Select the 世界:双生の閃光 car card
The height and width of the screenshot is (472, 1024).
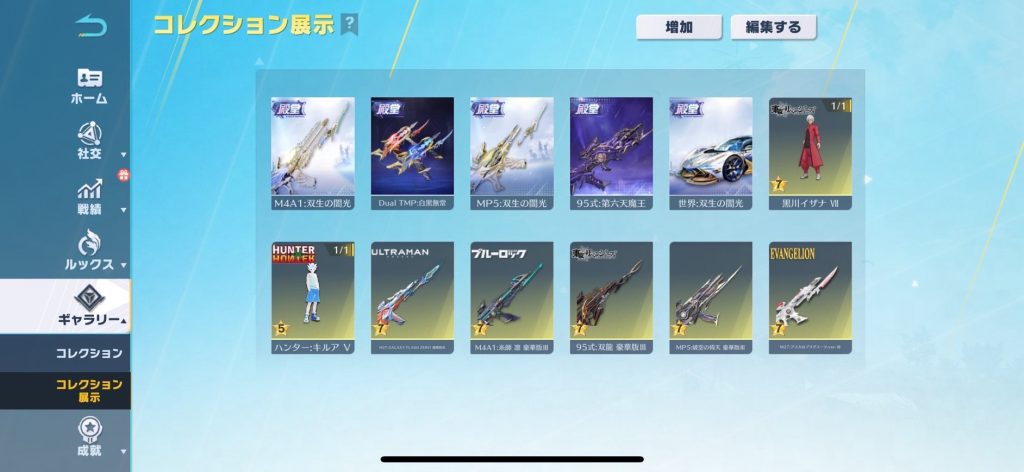click(711, 153)
